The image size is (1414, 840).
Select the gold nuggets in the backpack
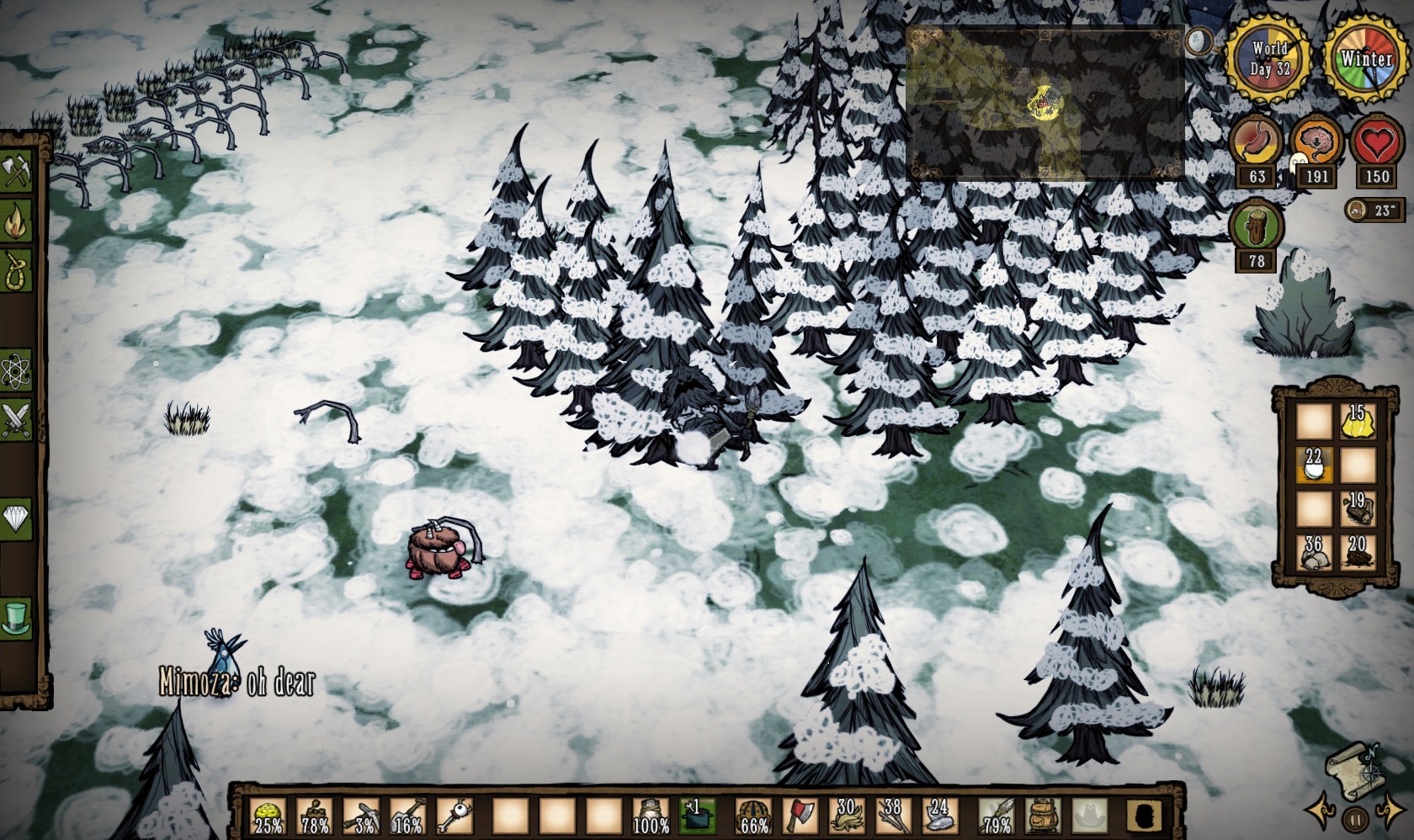pos(1357,422)
